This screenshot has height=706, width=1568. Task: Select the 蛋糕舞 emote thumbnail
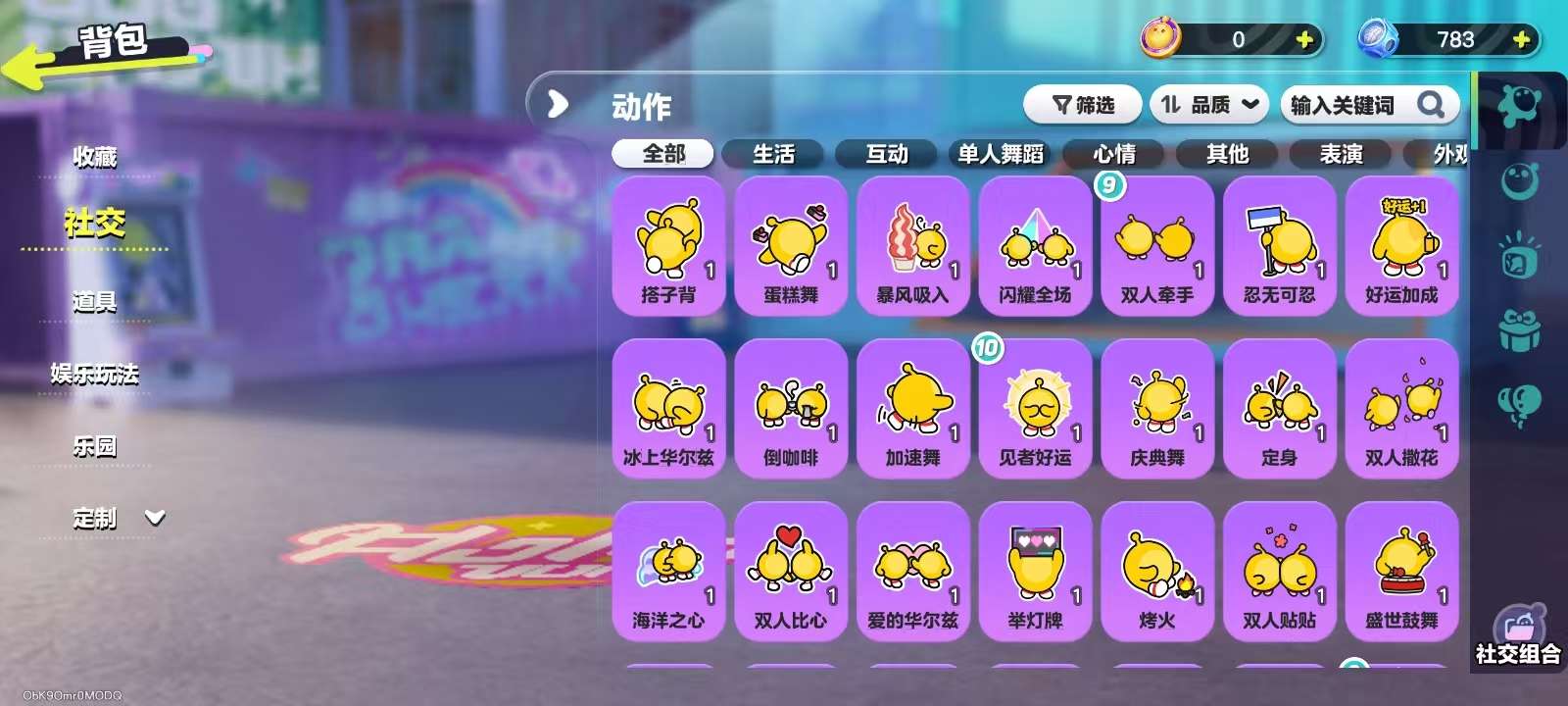tap(791, 243)
